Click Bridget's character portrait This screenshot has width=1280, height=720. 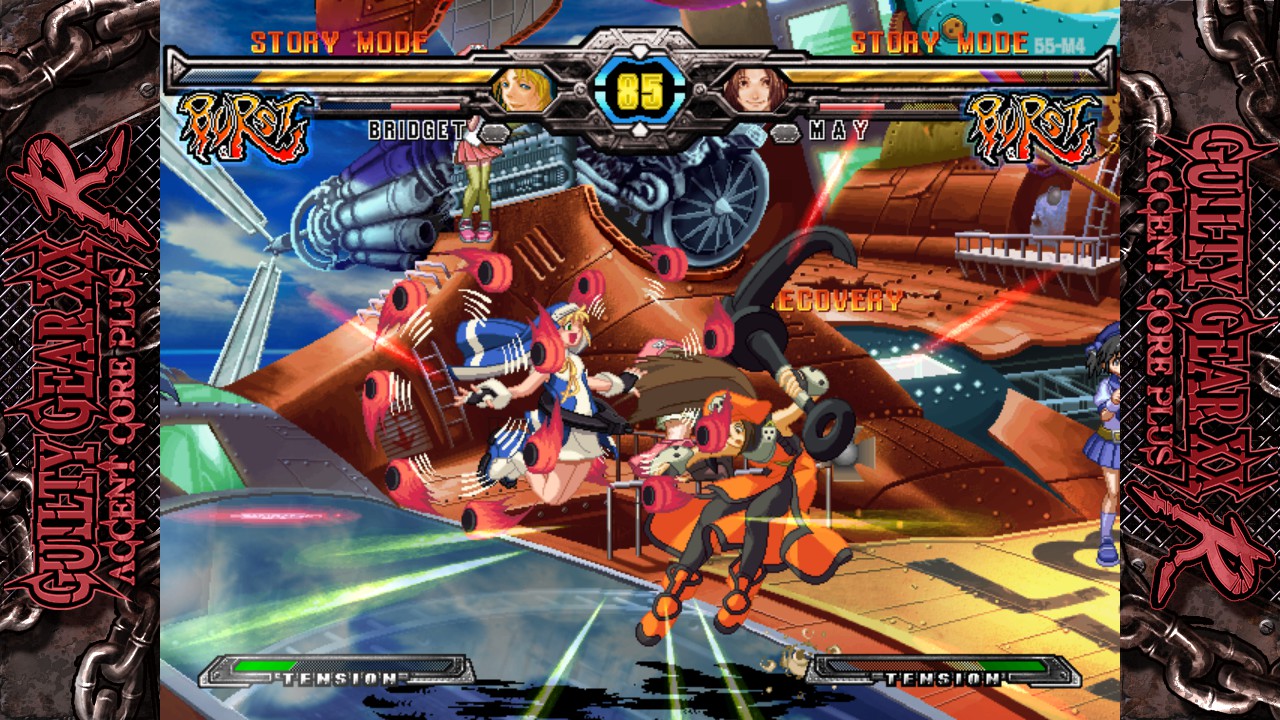[x=523, y=90]
